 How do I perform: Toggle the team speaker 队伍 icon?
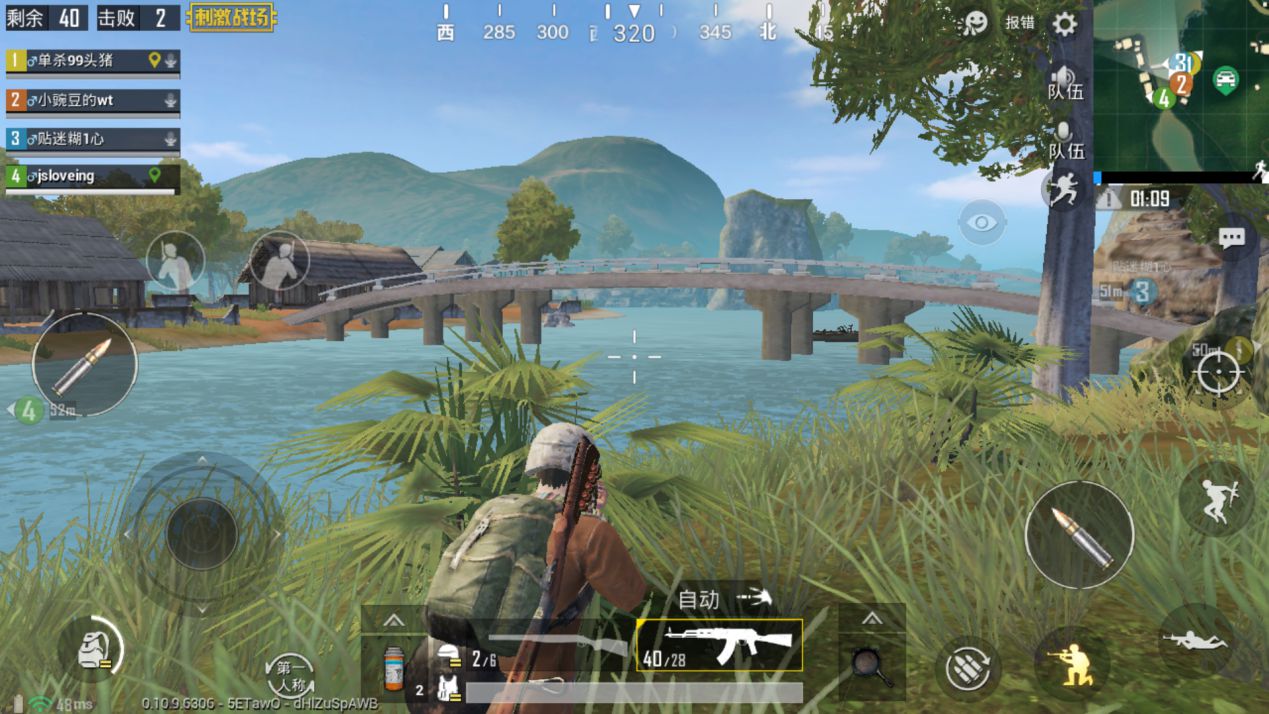pyautogui.click(x=1064, y=80)
